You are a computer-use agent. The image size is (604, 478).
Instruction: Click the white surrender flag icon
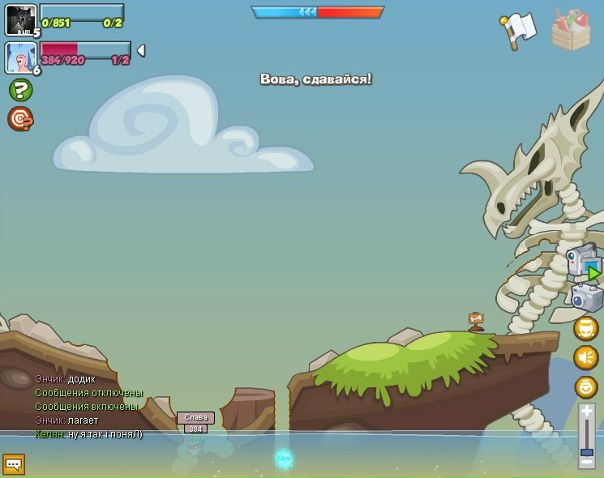[519, 29]
